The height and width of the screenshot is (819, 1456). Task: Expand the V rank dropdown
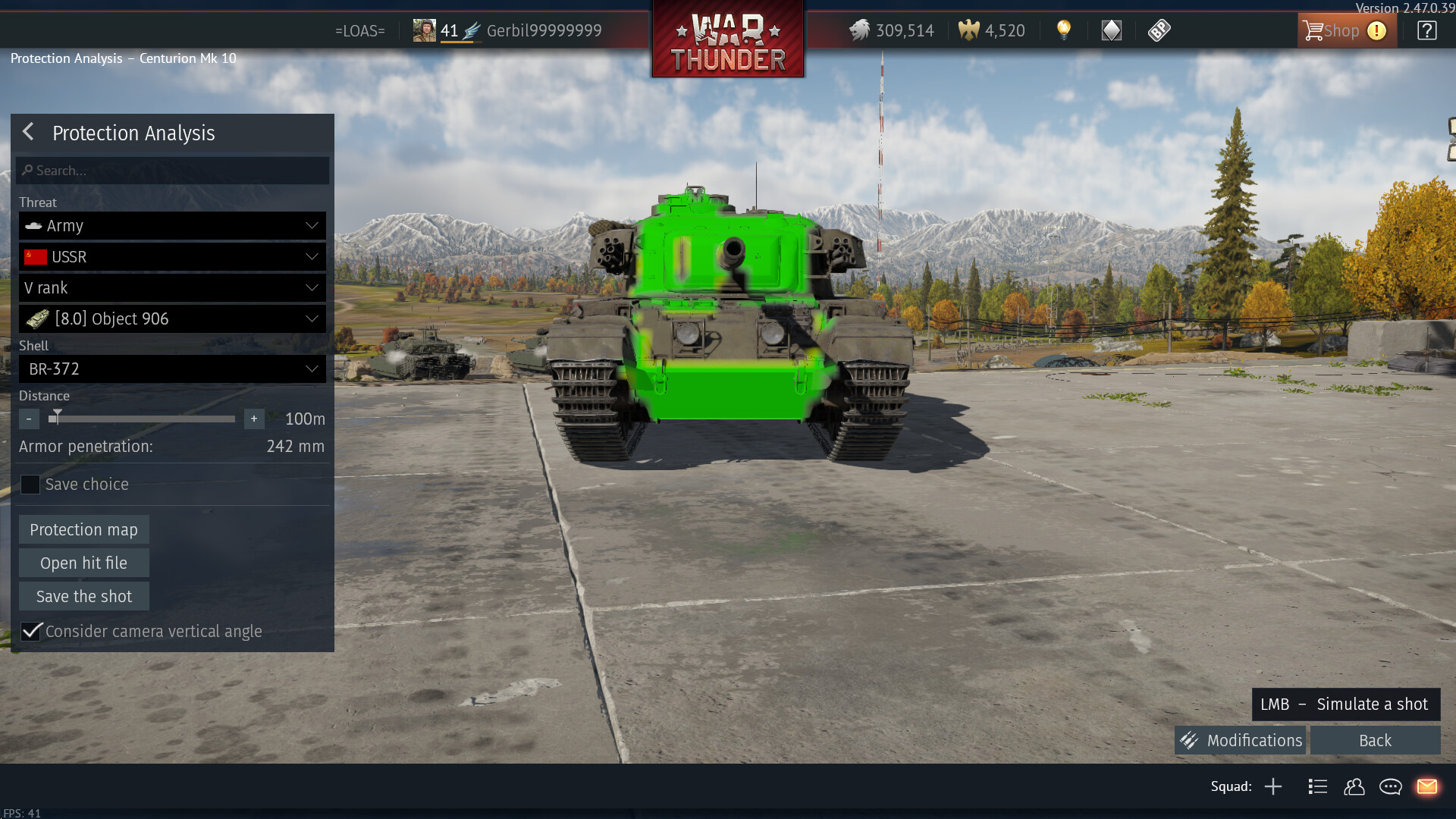pos(173,288)
